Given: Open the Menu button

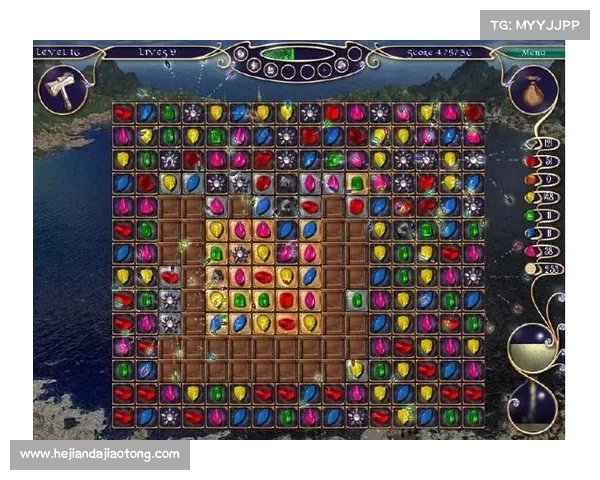Looking at the screenshot, I should (x=533, y=52).
